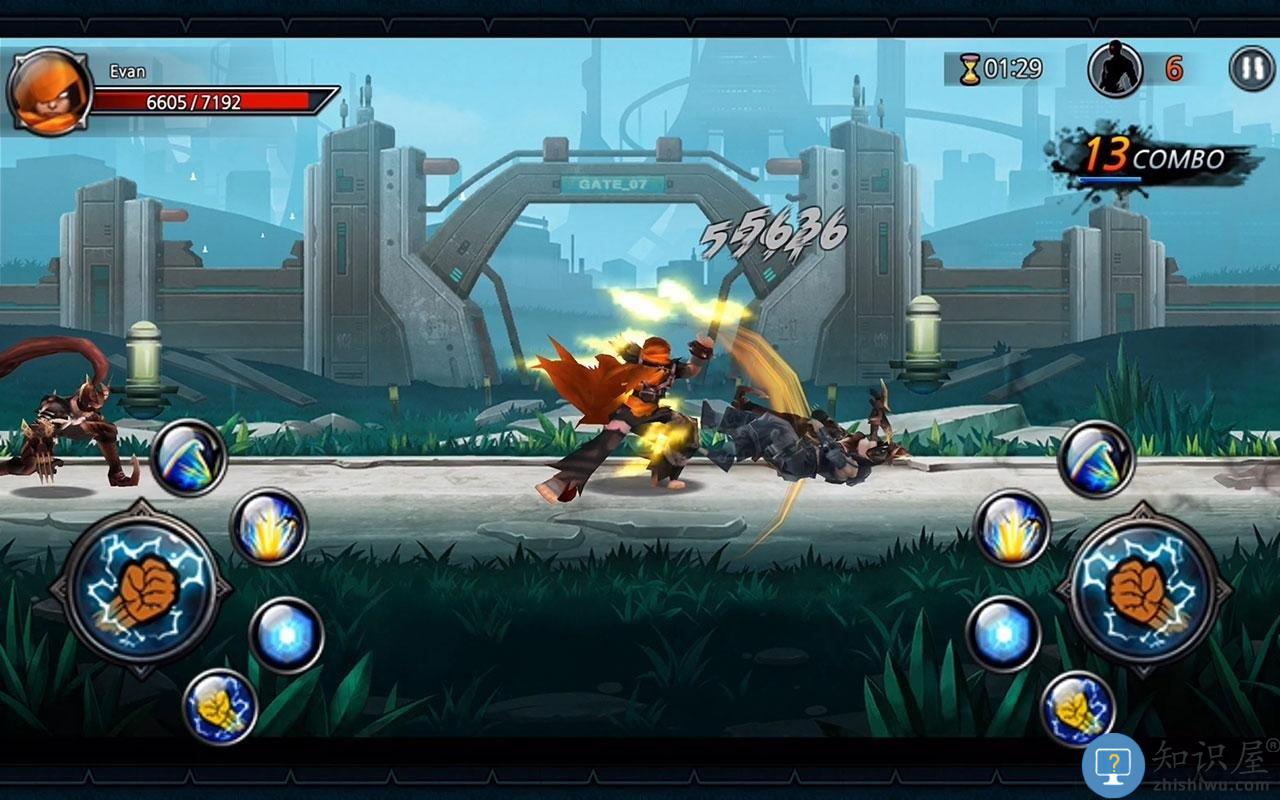Pause the game
Image resolution: width=1280 pixels, height=800 pixels.
(1246, 70)
